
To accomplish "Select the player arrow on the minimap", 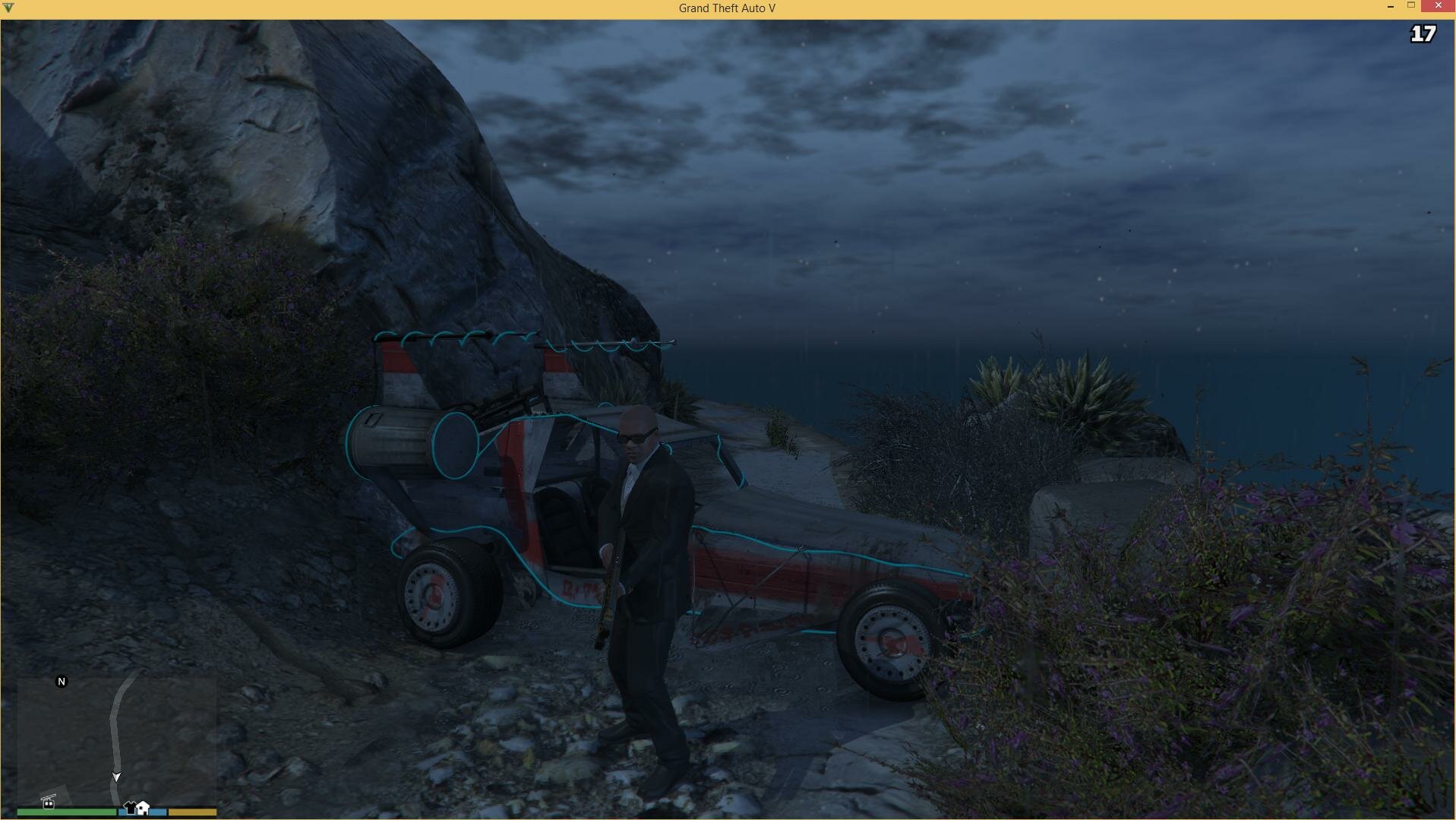I will 116,777.
